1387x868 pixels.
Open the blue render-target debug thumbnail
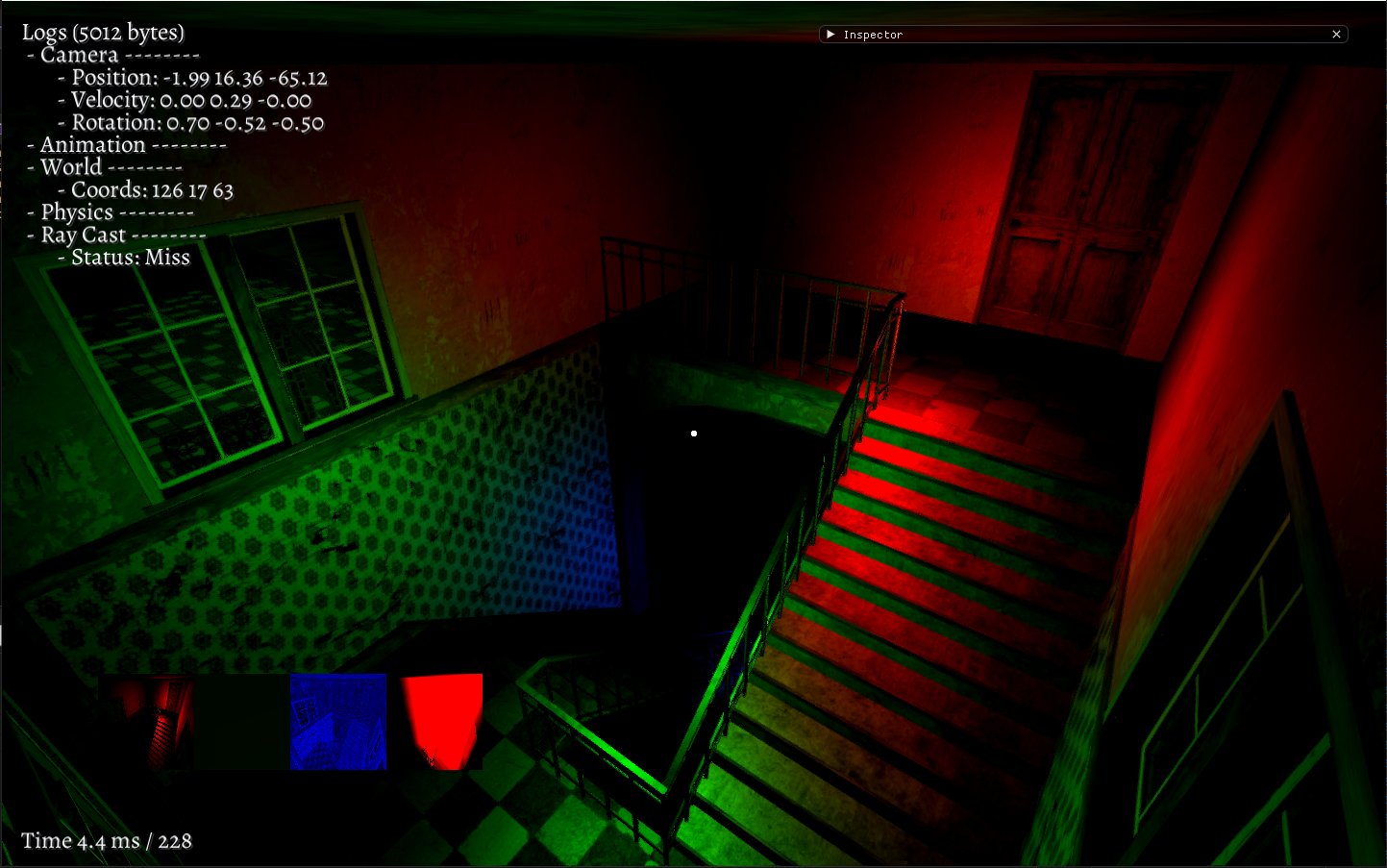pyautogui.click(x=337, y=722)
